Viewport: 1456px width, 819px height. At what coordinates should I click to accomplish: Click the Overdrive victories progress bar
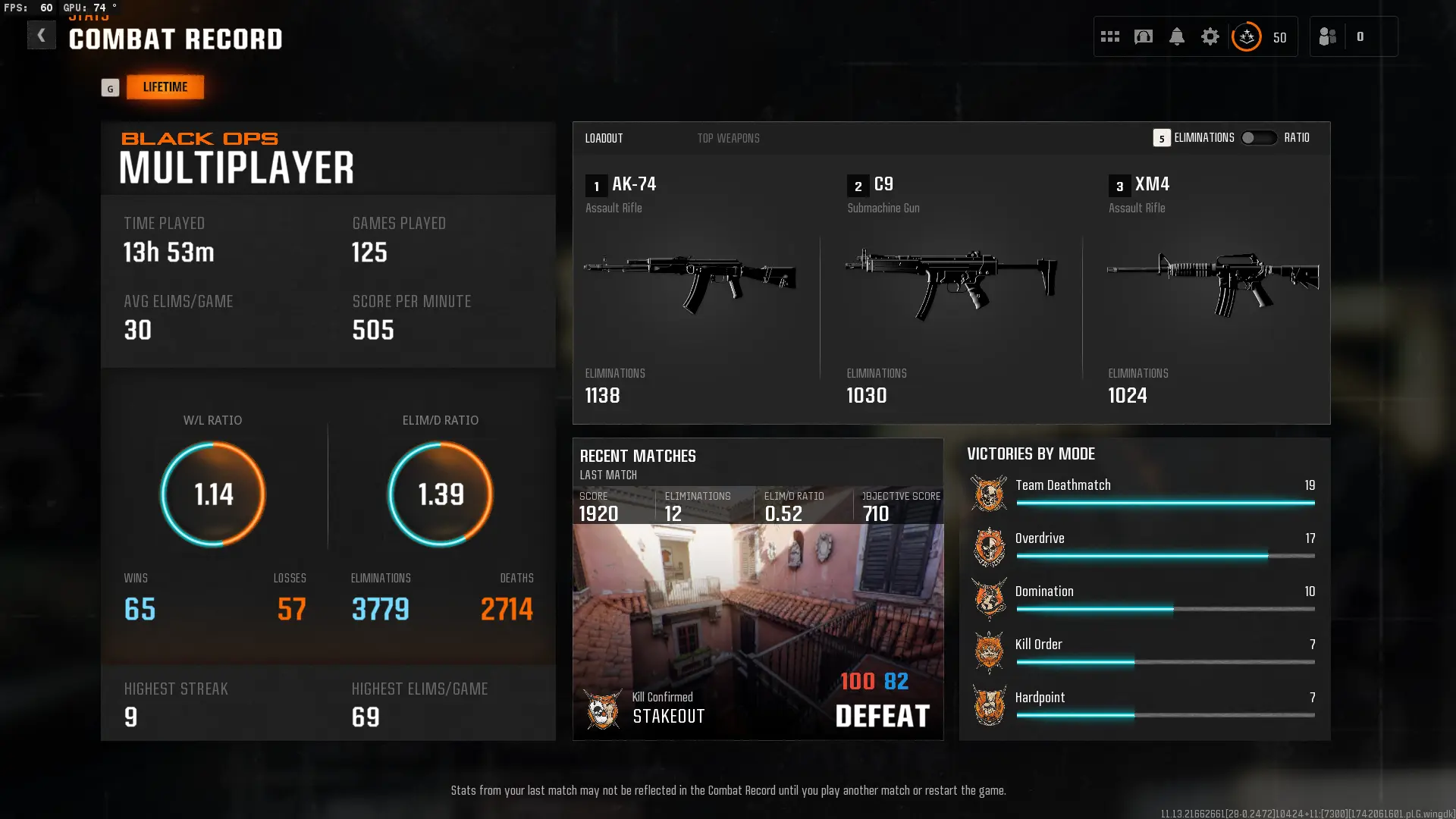[1166, 556]
